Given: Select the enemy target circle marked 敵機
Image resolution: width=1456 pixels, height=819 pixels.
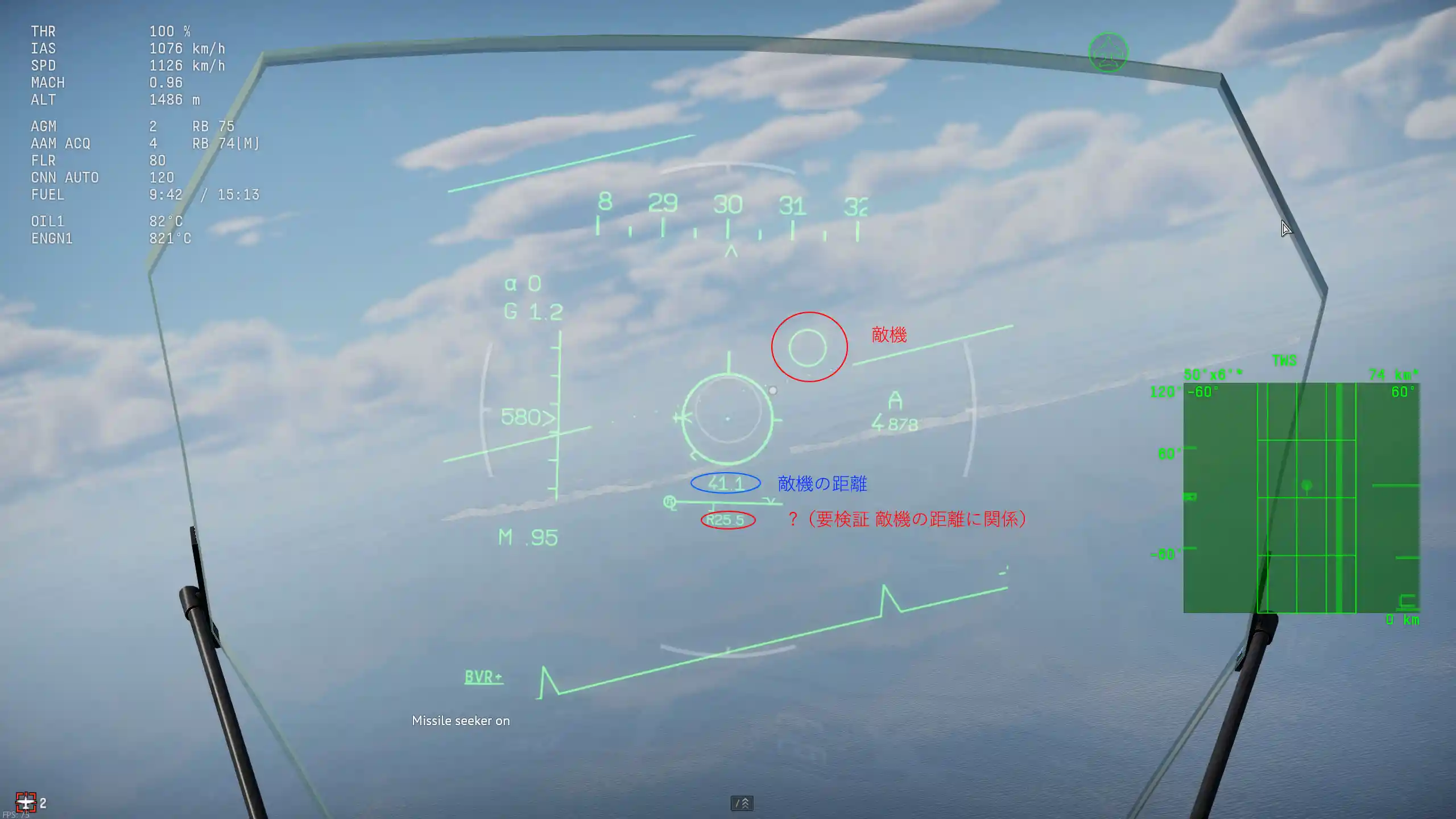Looking at the screenshot, I should tap(808, 346).
